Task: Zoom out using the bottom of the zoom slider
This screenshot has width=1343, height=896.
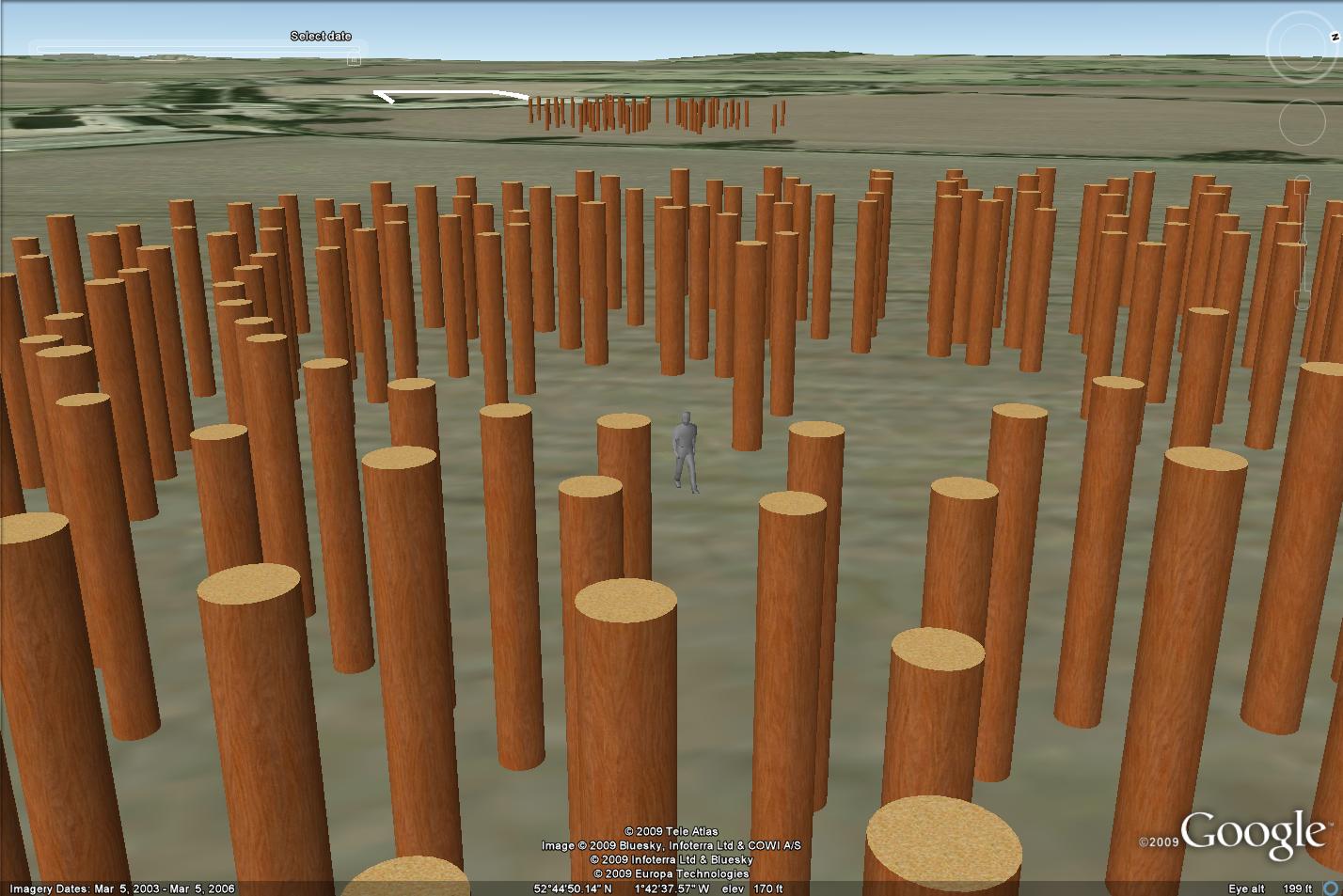Action: point(1303,301)
